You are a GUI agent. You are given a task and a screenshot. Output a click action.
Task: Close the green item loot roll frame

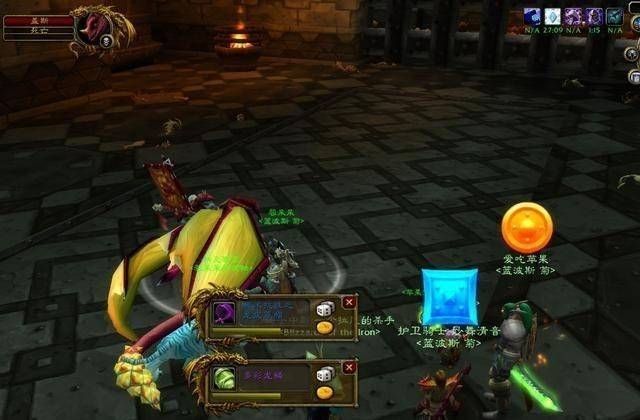[349, 366]
